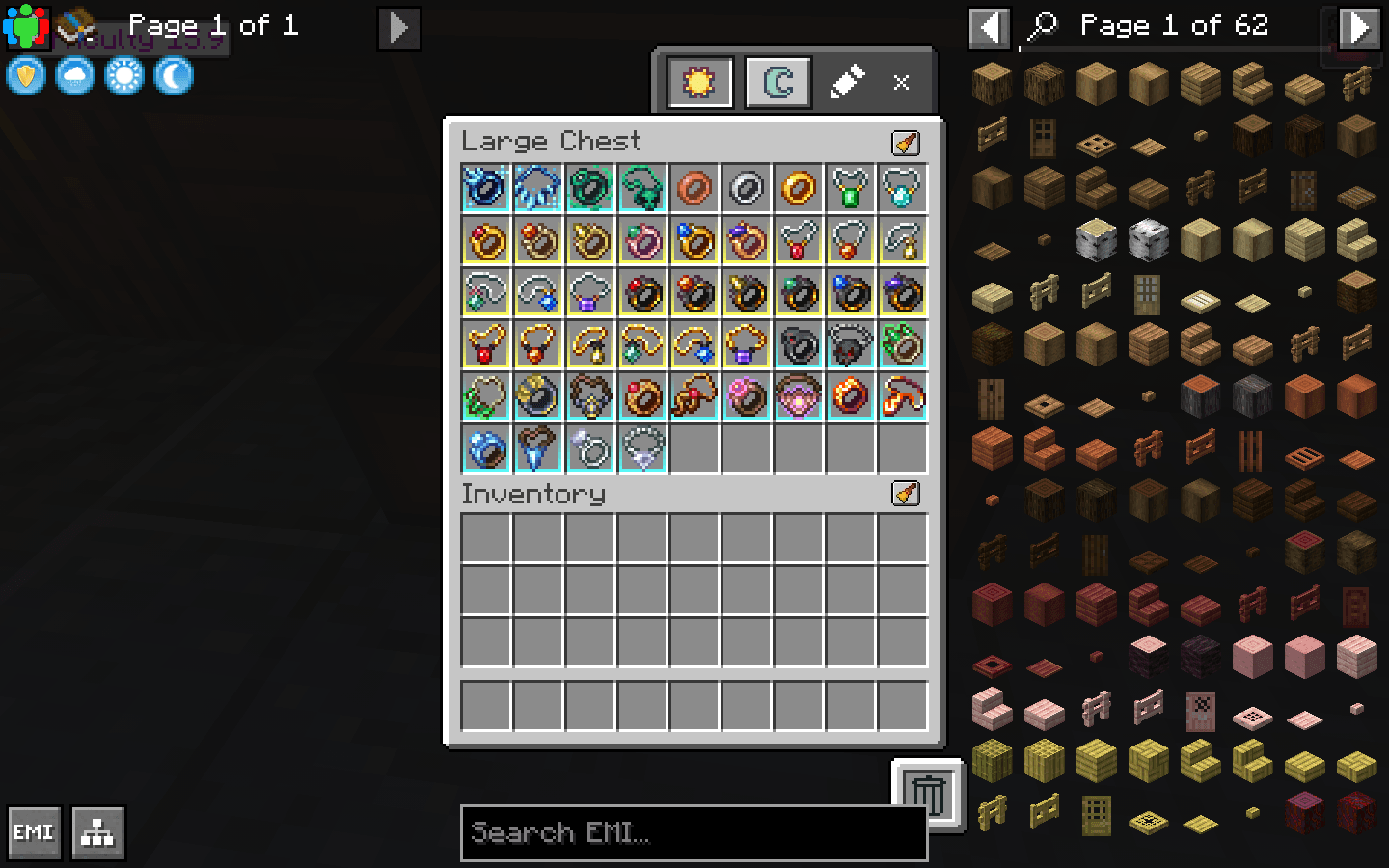Close the chest tabs with the X
This screenshot has width=1389, height=868.
[x=900, y=82]
